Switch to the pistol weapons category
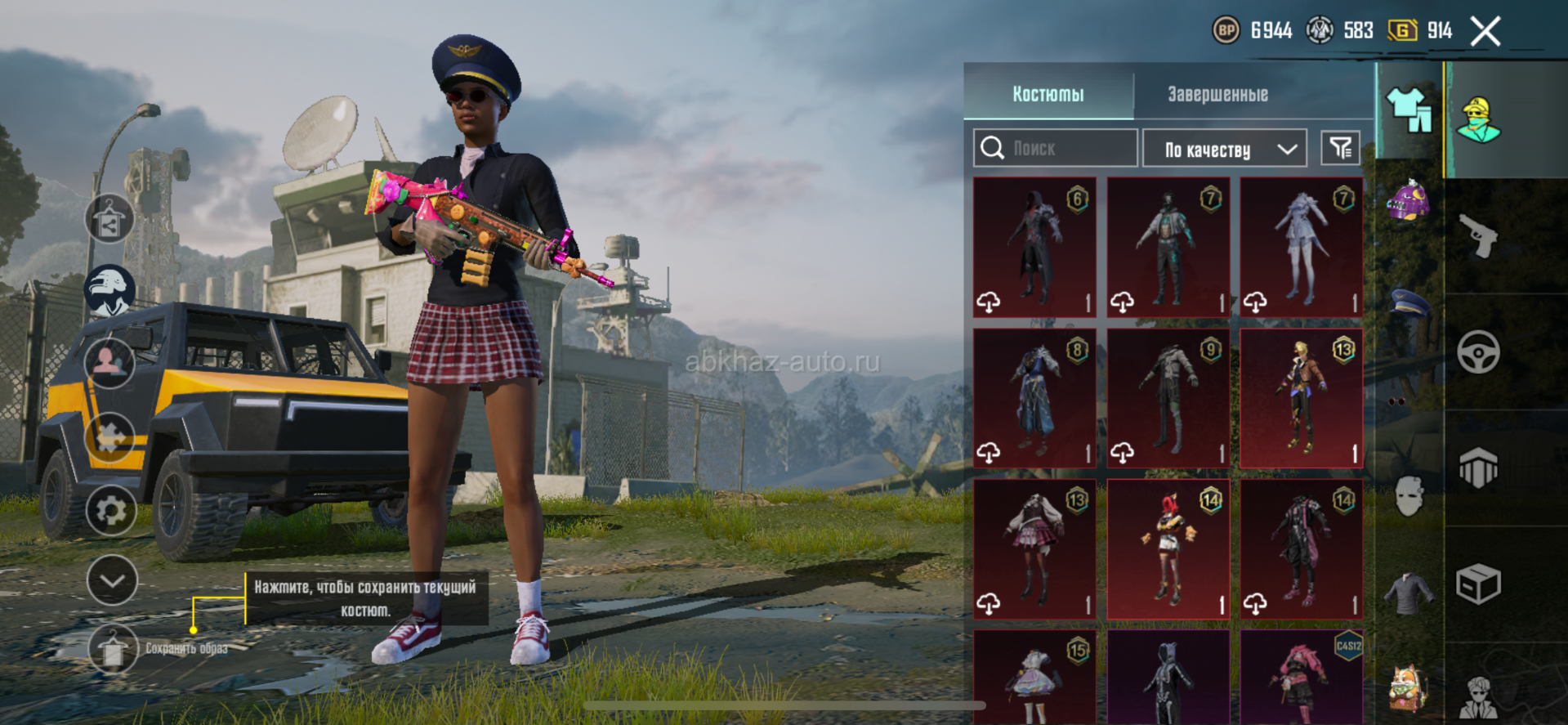Screen dimensions: 1568x725 [x=1478, y=237]
